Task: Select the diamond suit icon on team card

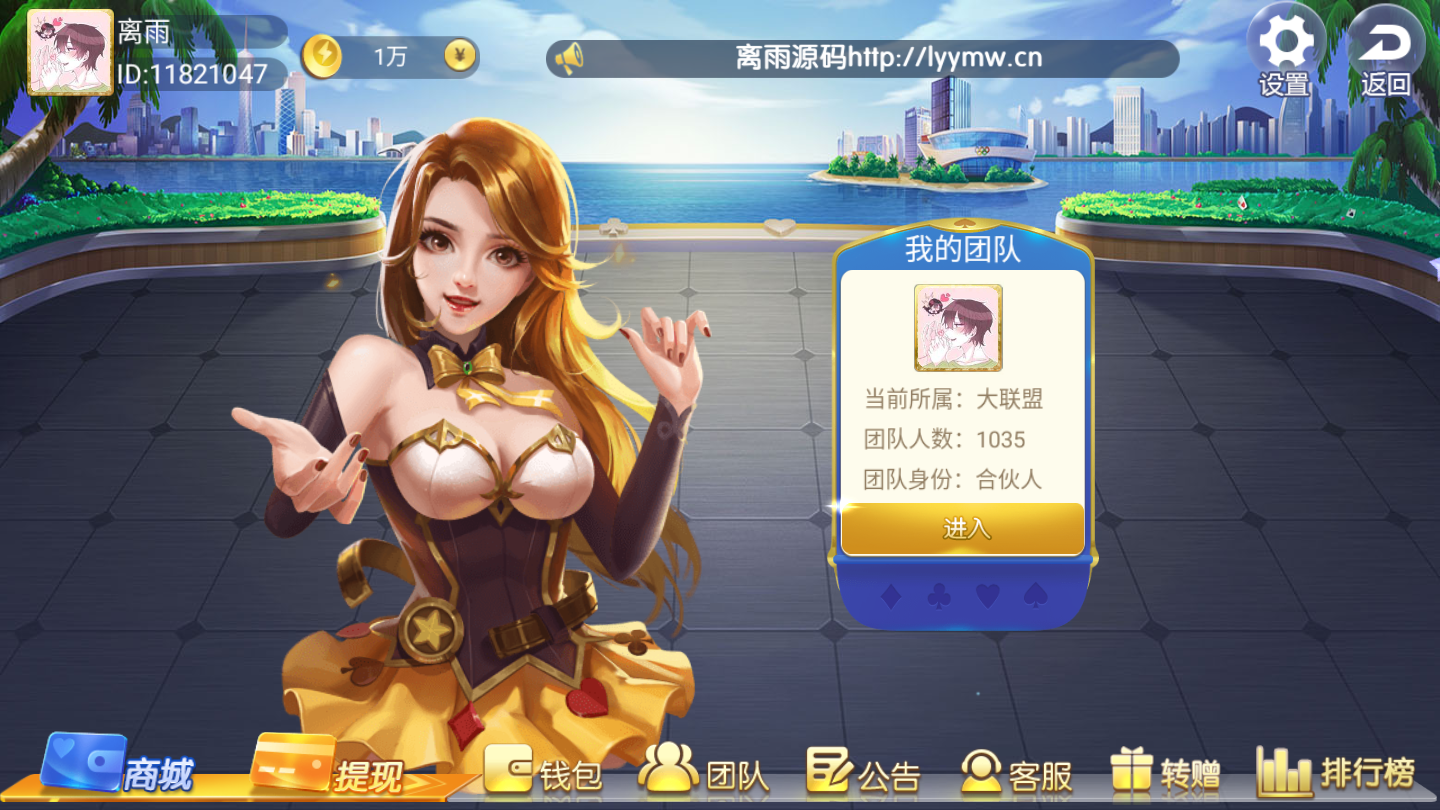Action: tap(891, 594)
